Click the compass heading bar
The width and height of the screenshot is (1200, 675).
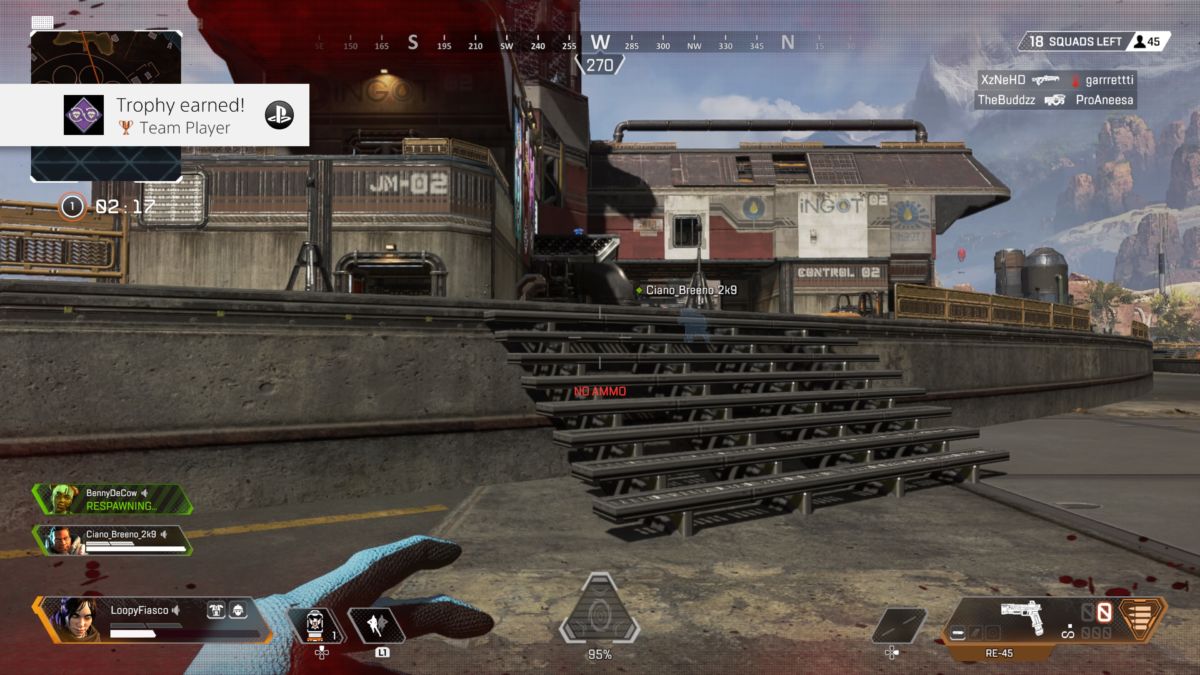[x=599, y=44]
